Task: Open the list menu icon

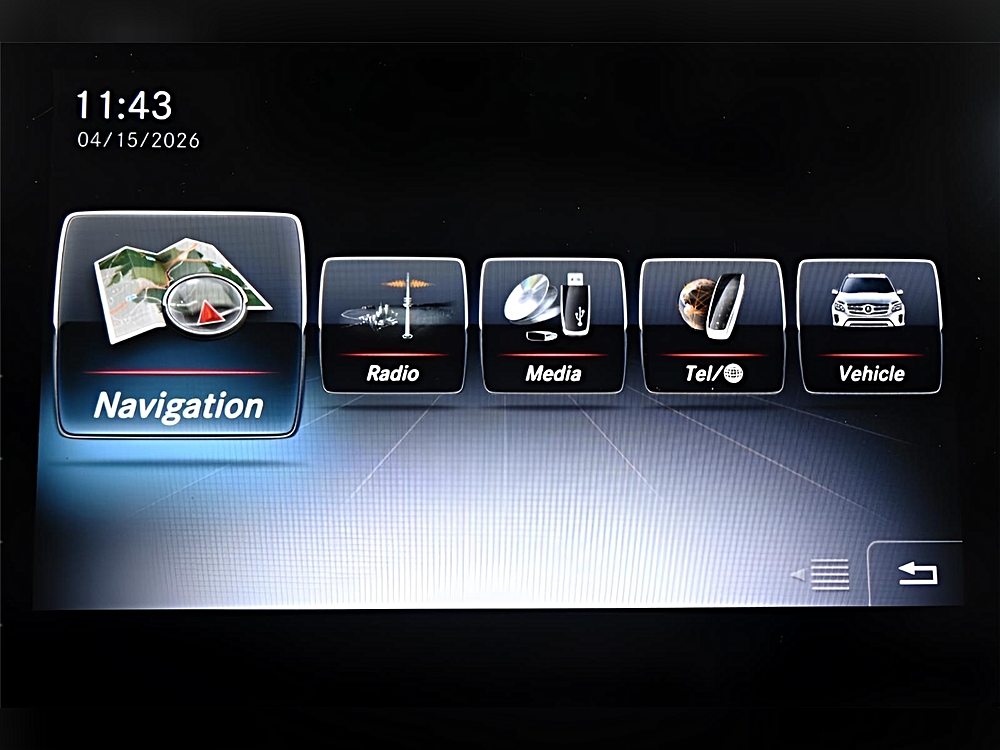Action: 828,574
